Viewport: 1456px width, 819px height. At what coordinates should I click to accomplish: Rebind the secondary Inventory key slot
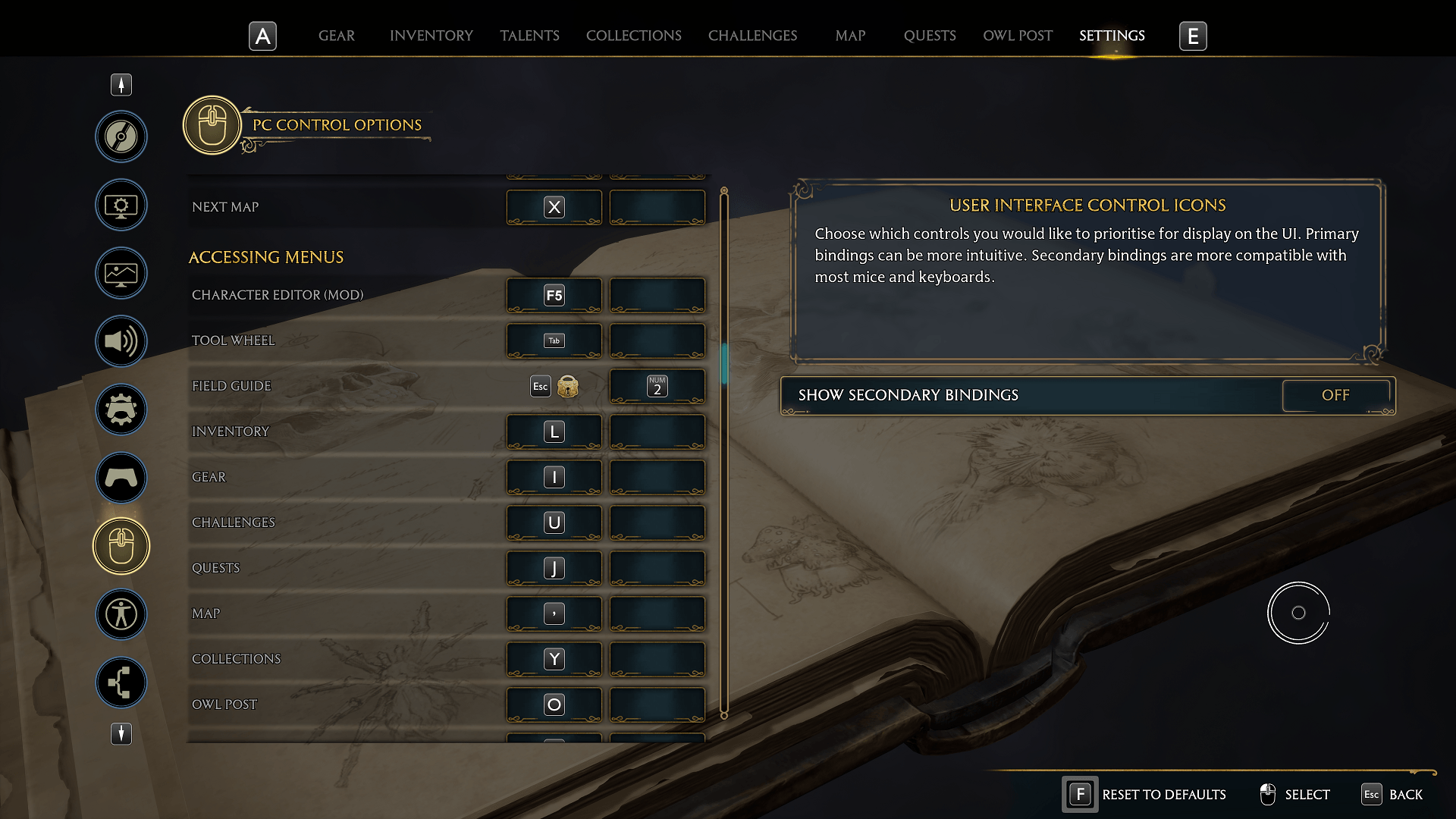pyautogui.click(x=657, y=431)
